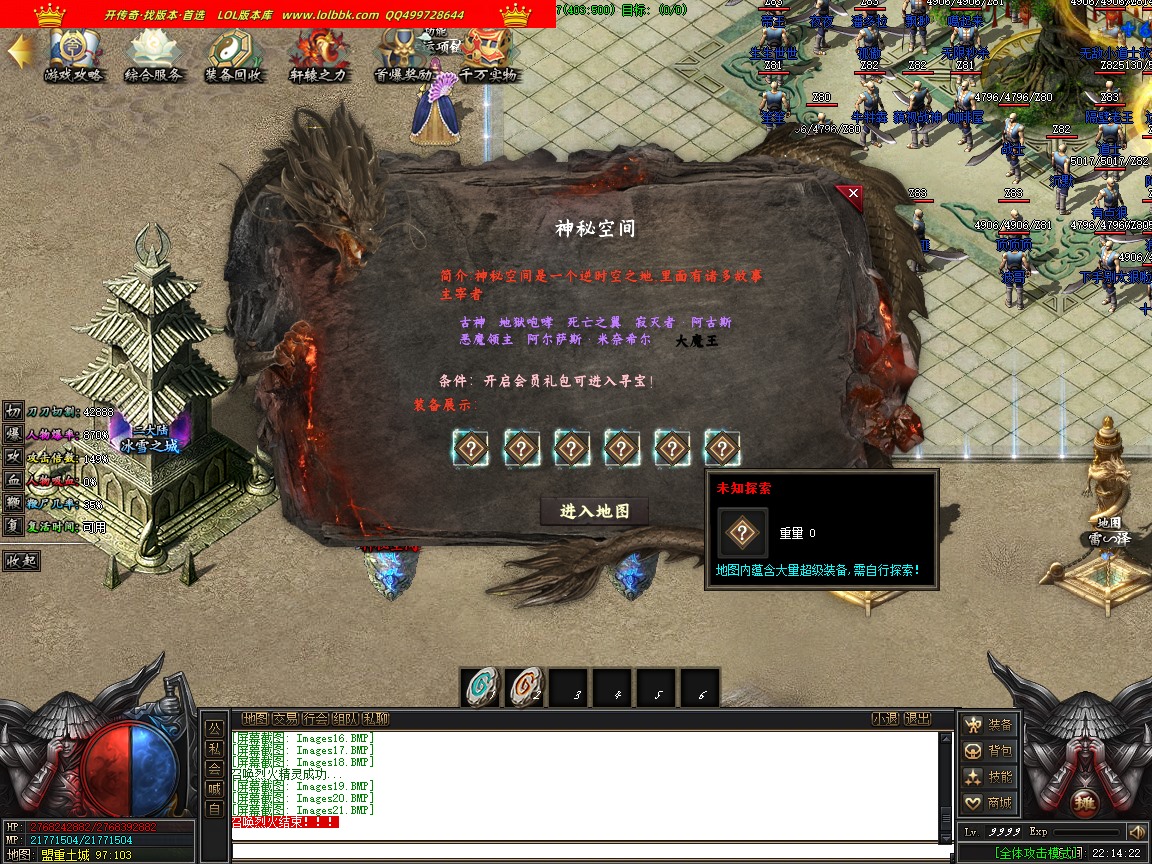The image size is (1152, 864).
Task: Close the 神秘空间 dialog
Action: (x=852, y=193)
